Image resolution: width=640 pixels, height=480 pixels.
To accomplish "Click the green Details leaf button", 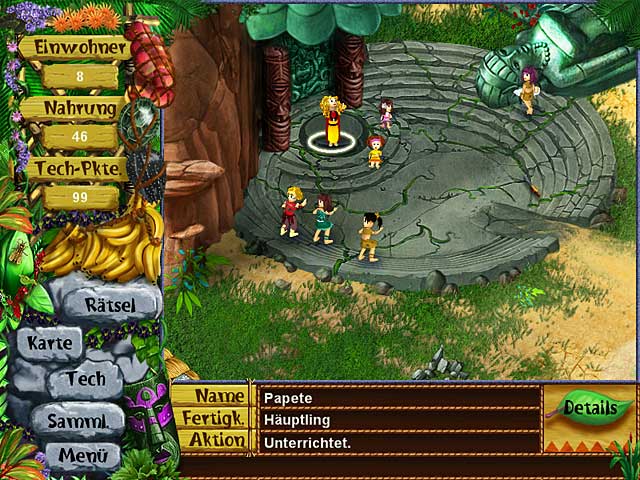I will [x=588, y=407].
